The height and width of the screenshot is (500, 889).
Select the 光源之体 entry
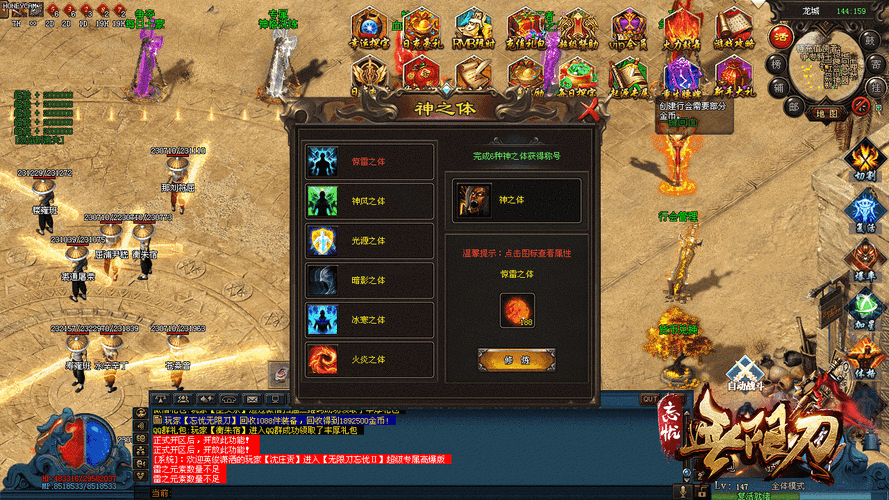369,241
